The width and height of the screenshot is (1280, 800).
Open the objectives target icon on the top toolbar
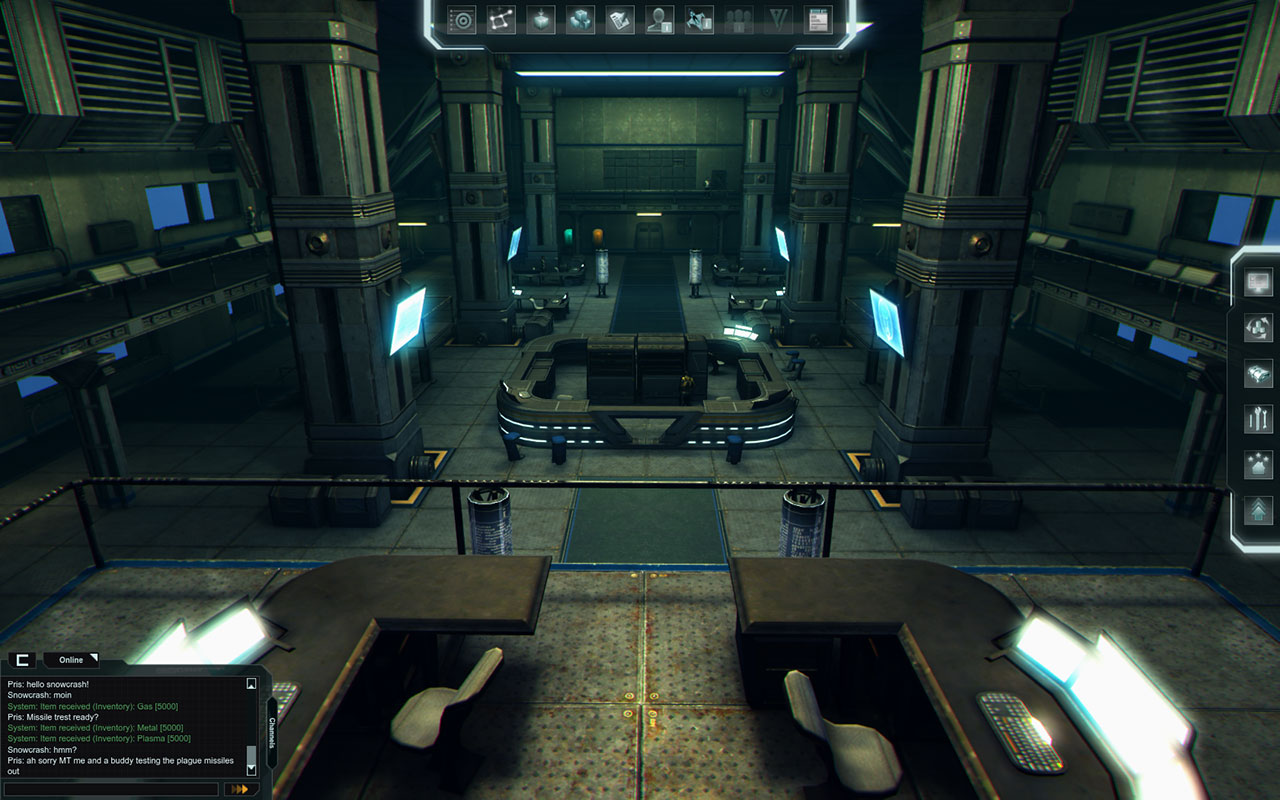pyautogui.click(x=460, y=20)
